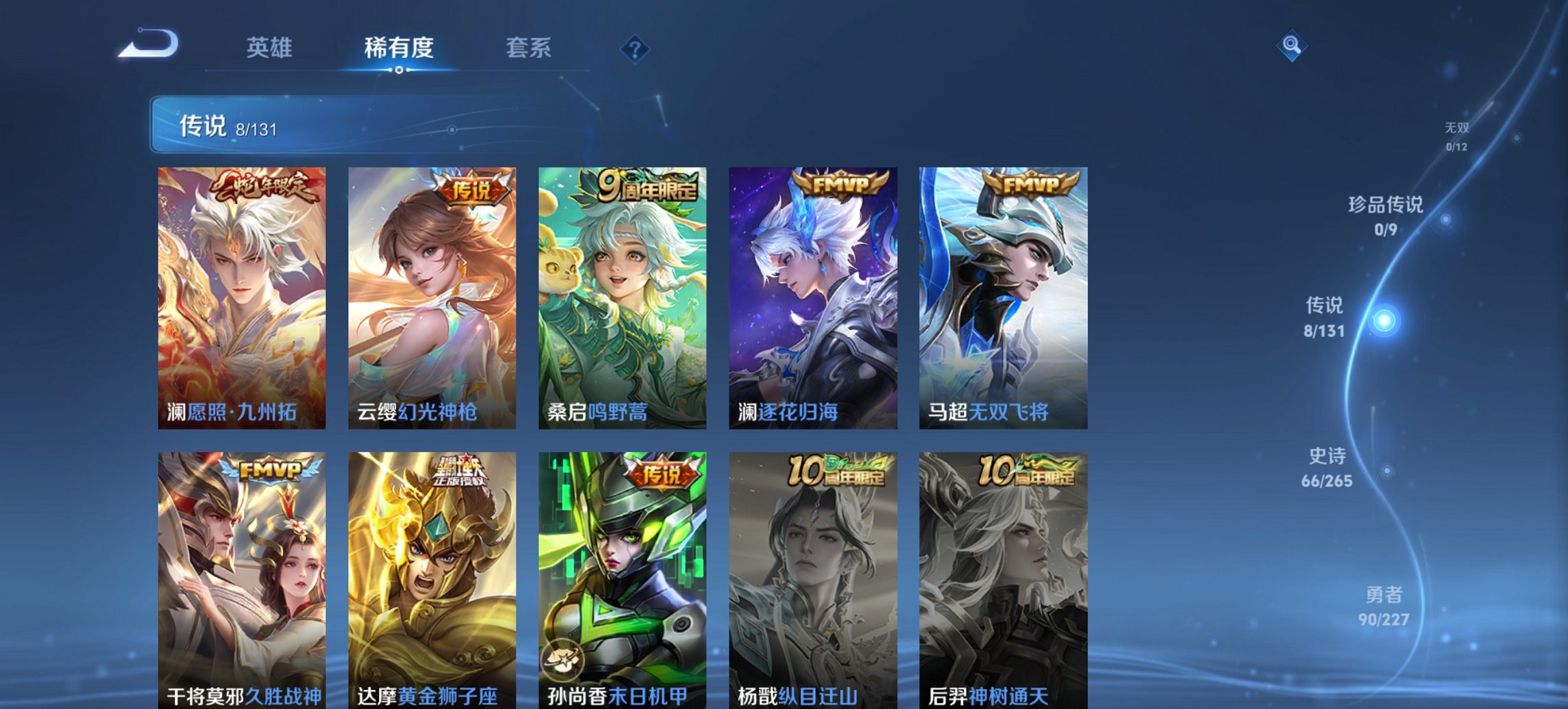
Task: Click the question mark help icon
Action: coord(634,46)
